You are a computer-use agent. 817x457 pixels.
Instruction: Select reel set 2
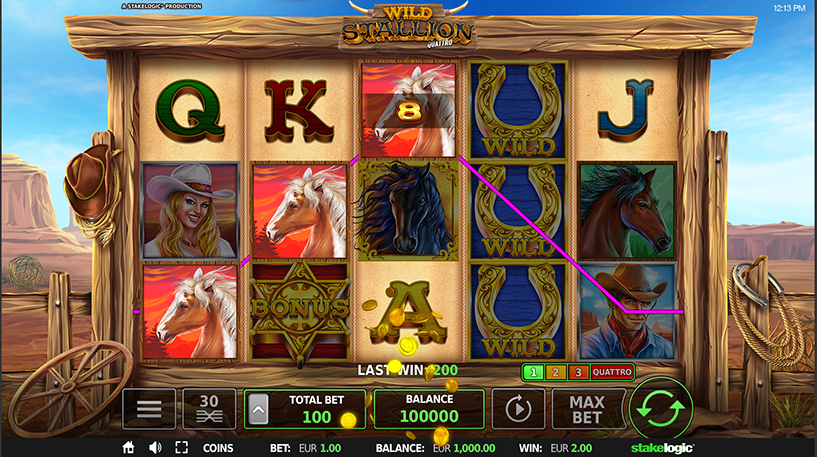(556, 372)
